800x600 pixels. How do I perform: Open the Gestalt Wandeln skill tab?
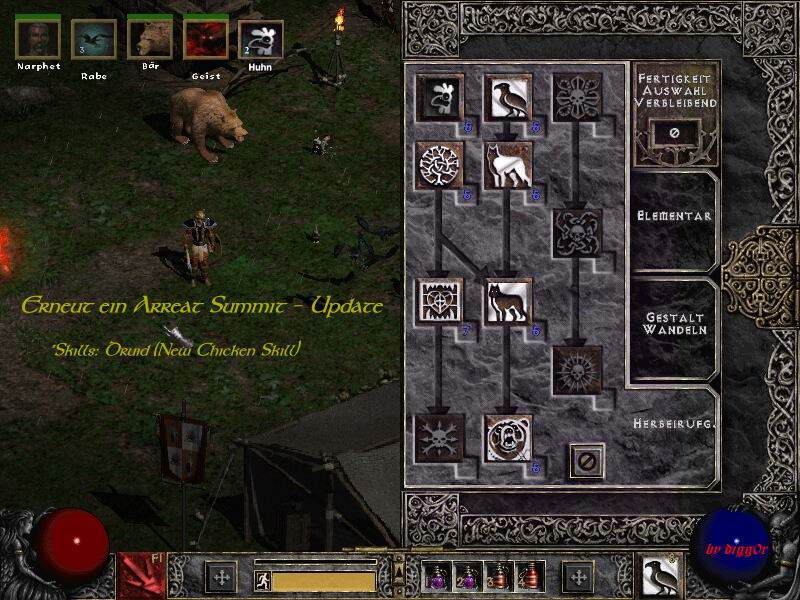pyautogui.click(x=674, y=322)
